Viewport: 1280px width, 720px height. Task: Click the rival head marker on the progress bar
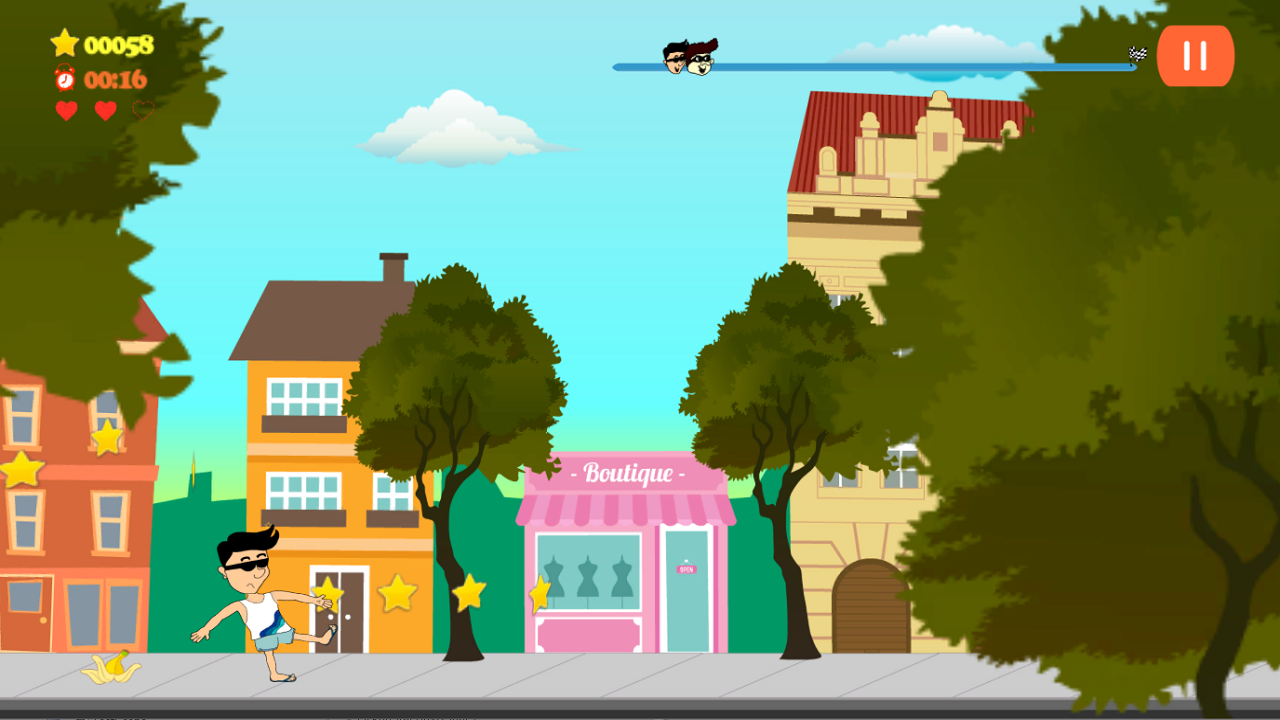coord(700,62)
